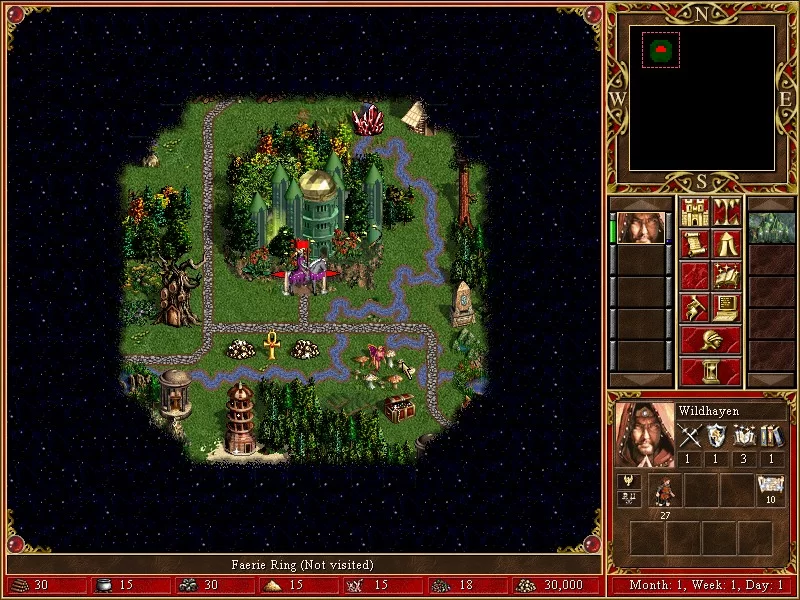This screenshot has width=800, height=600.
Task: Open Wildhayen's large portrait in info panel
Action: [x=644, y=434]
